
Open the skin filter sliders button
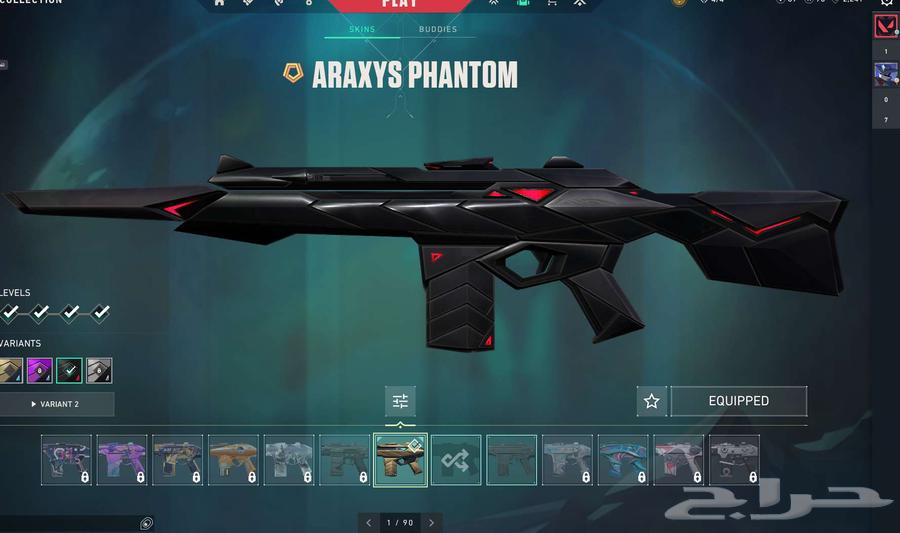click(x=400, y=401)
